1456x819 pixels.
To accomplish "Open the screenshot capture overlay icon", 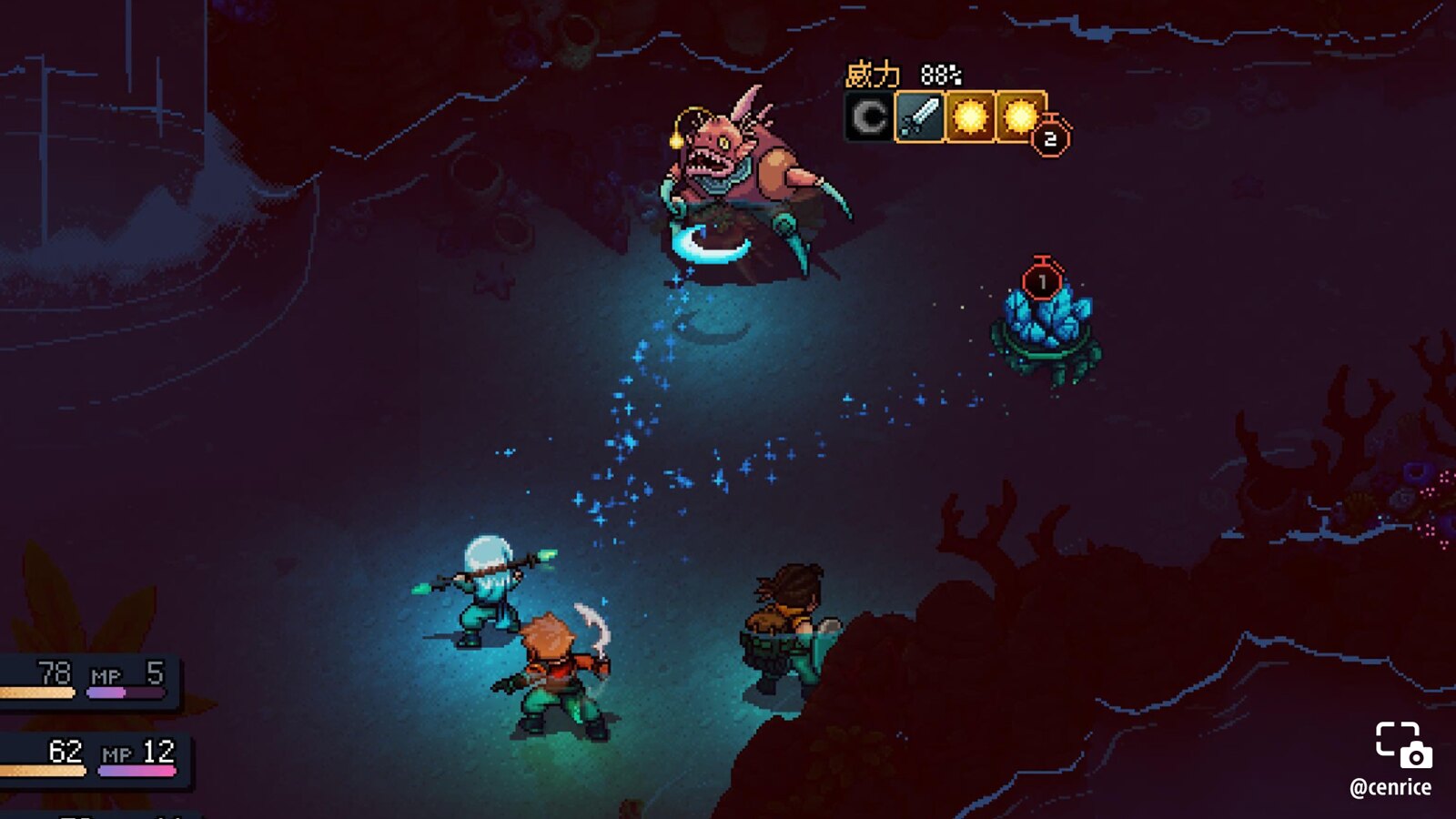I will point(1402,745).
